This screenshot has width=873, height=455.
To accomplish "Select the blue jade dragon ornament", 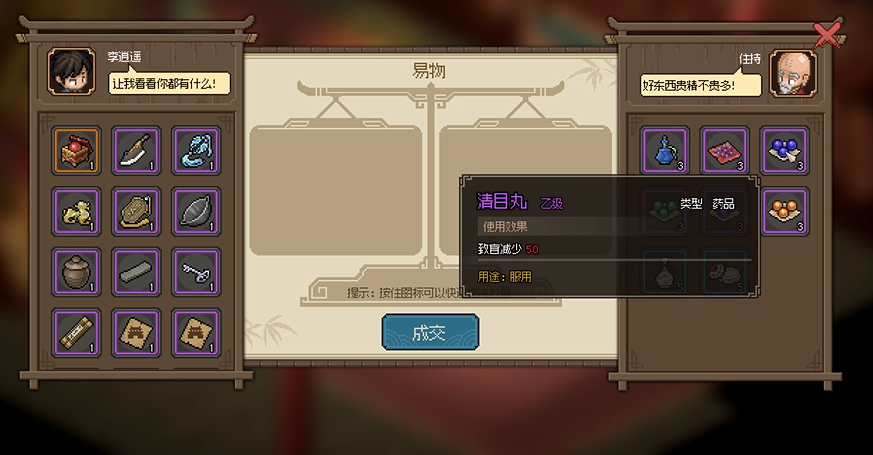I will coord(196,150).
